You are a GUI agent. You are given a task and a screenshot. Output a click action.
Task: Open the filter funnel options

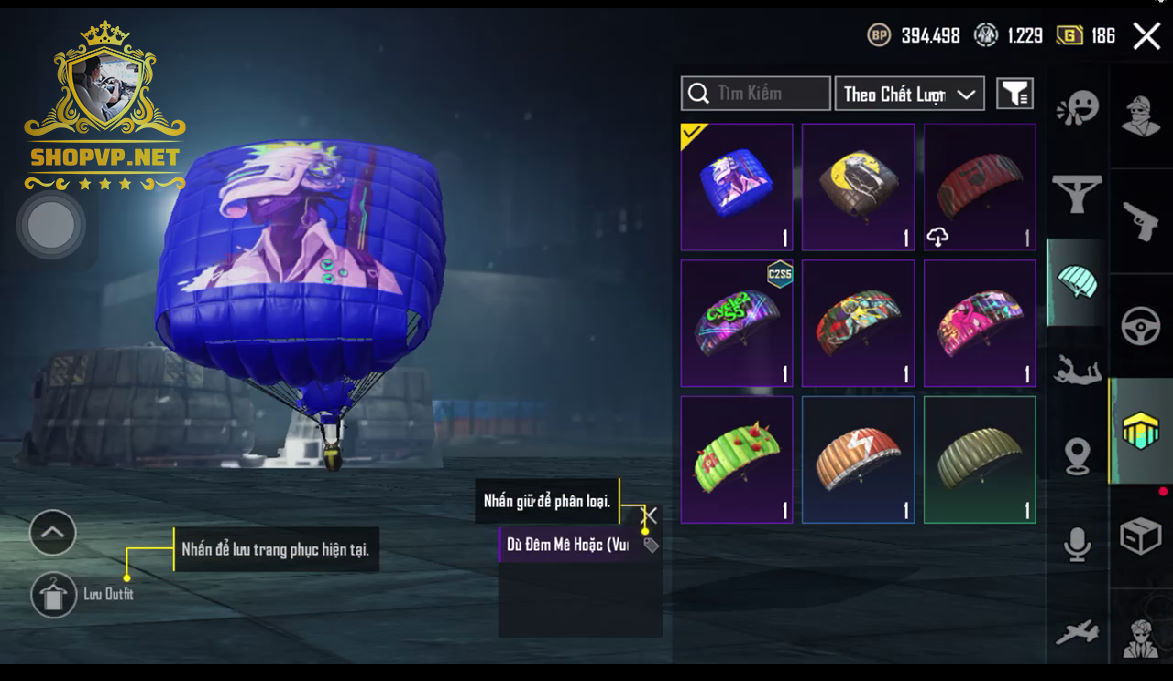[1014, 94]
